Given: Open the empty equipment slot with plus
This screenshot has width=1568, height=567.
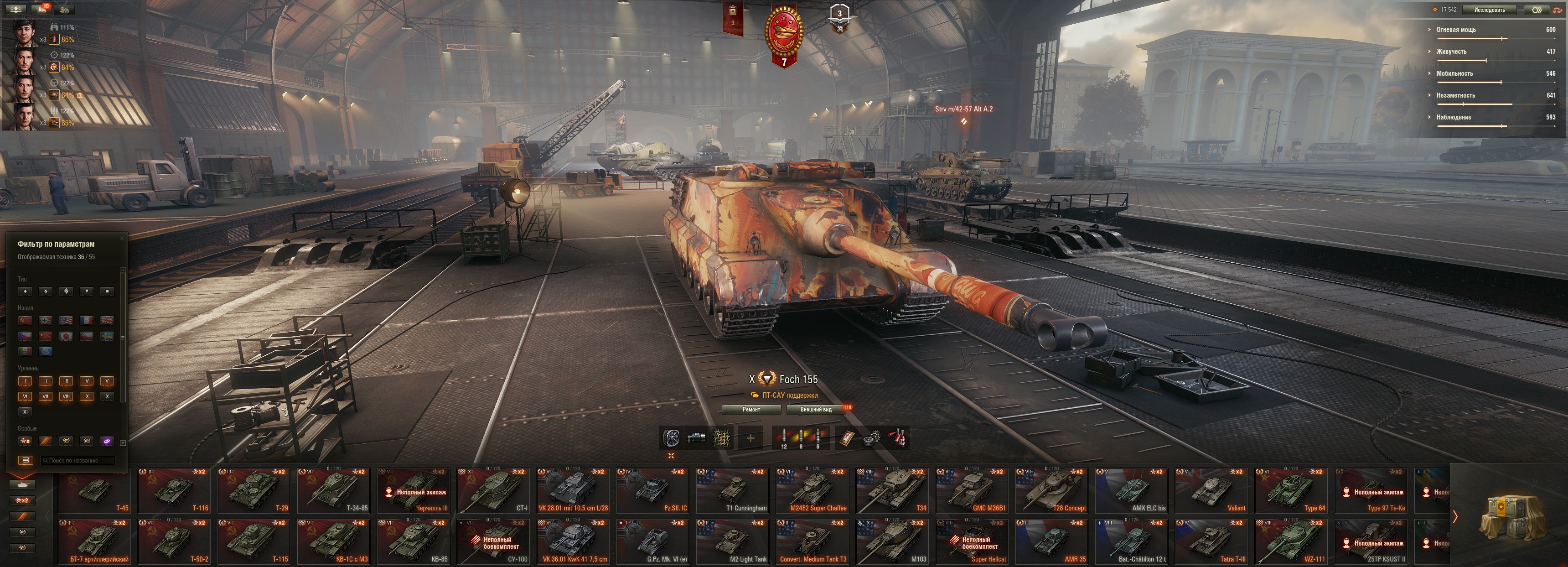Looking at the screenshot, I should tap(750, 438).
